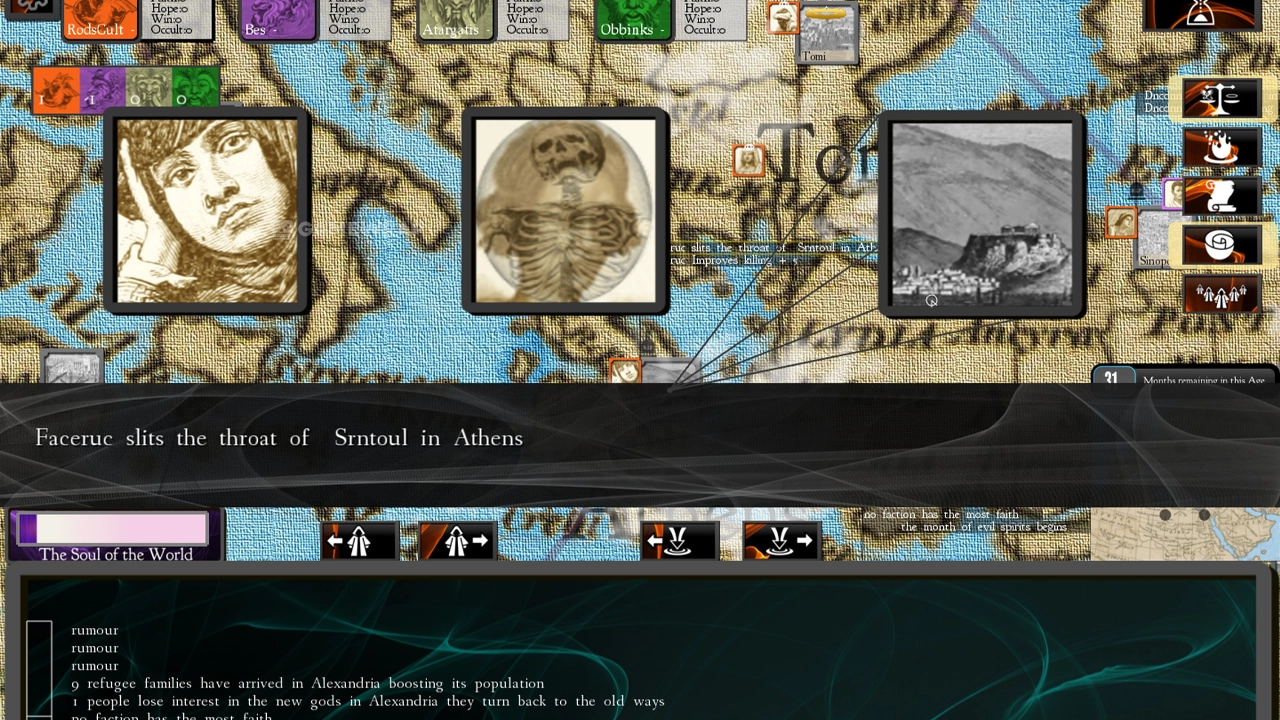Click the world minimap
Image resolution: width=1280 pixels, height=720 pixels.
point(1184,534)
